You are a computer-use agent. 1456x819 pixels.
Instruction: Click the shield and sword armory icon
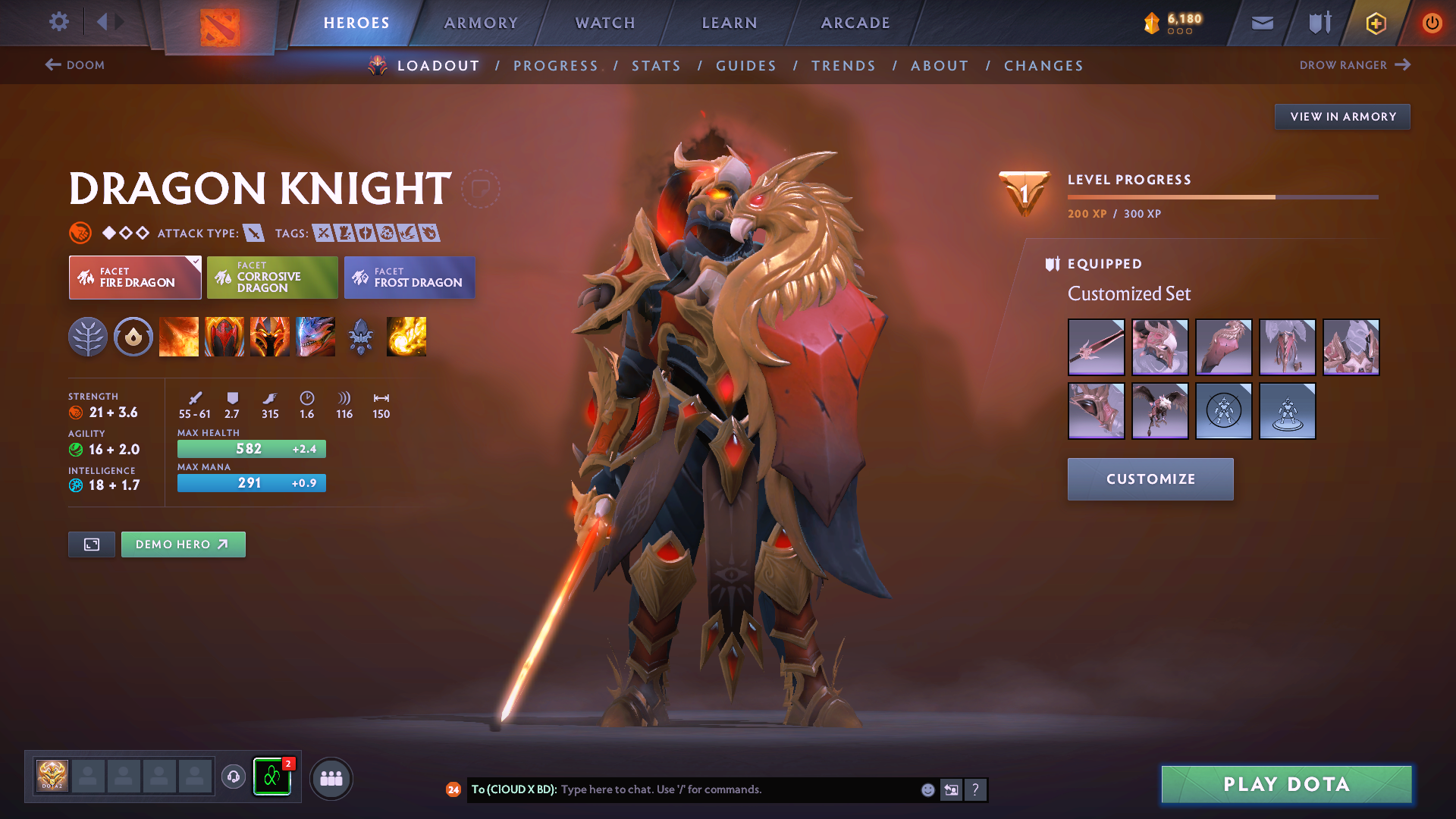tap(1318, 23)
